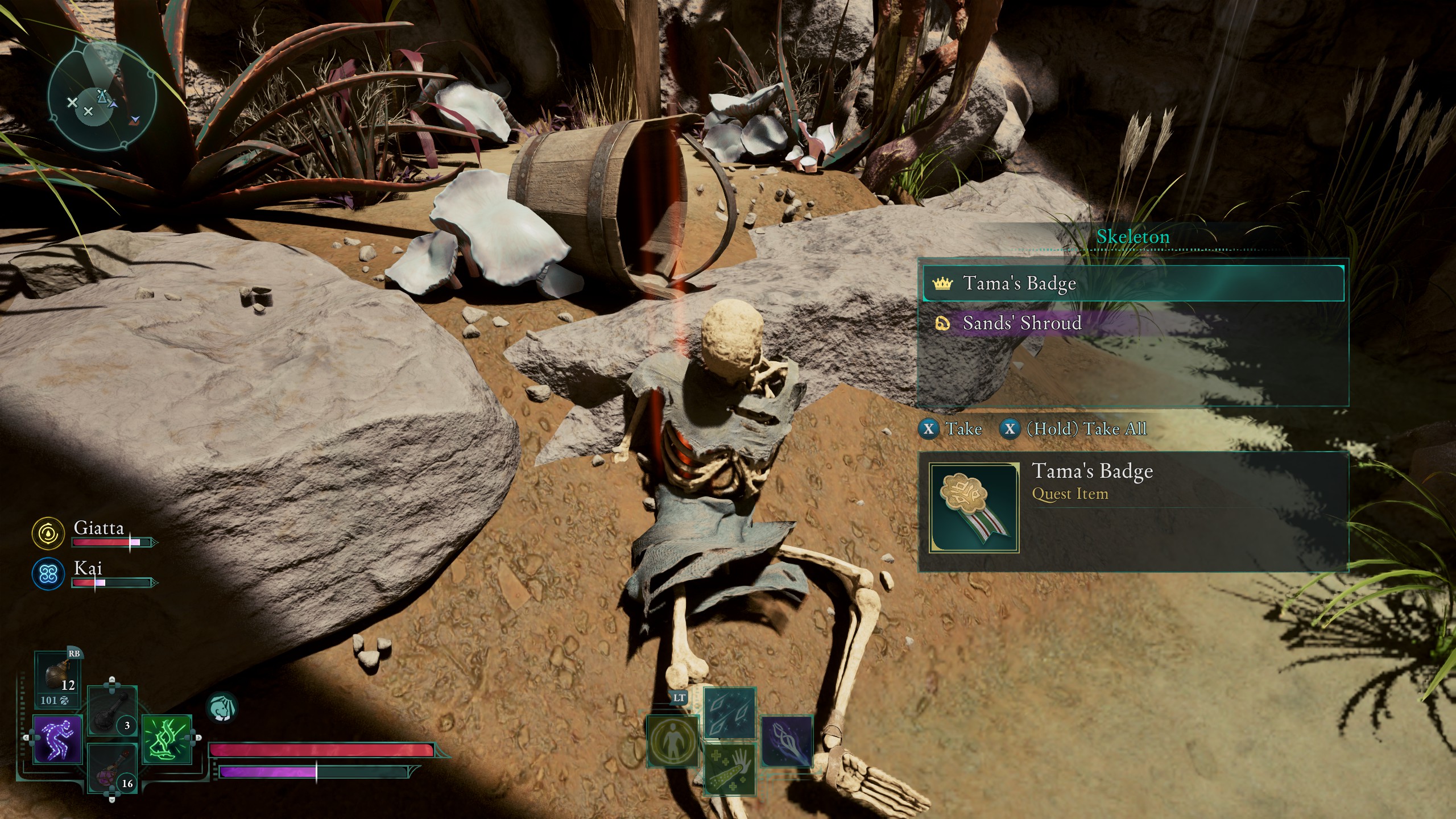Viewport: 1456px width, 819px height.
Task: Use the purple potion with count 16
Action: 112,768
